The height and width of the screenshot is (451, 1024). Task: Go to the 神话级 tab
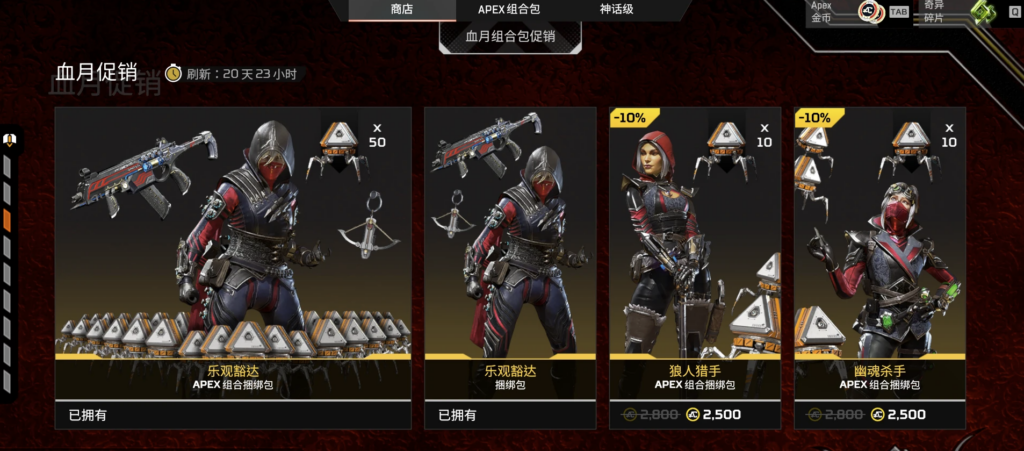pos(616,10)
